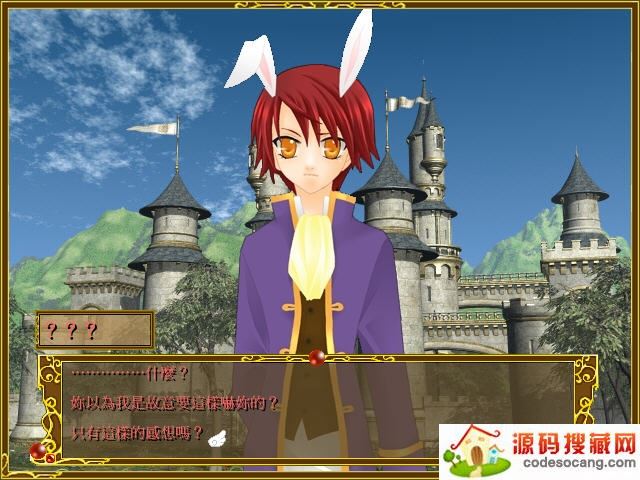640x480 pixels.
Task: Click the codesocang.com watermark logo
Action: tap(538, 451)
